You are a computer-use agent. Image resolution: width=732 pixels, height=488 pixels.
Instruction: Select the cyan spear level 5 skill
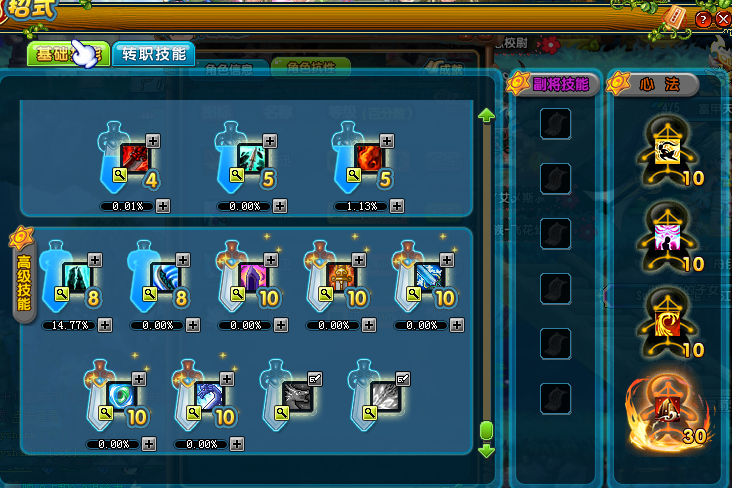251,156
